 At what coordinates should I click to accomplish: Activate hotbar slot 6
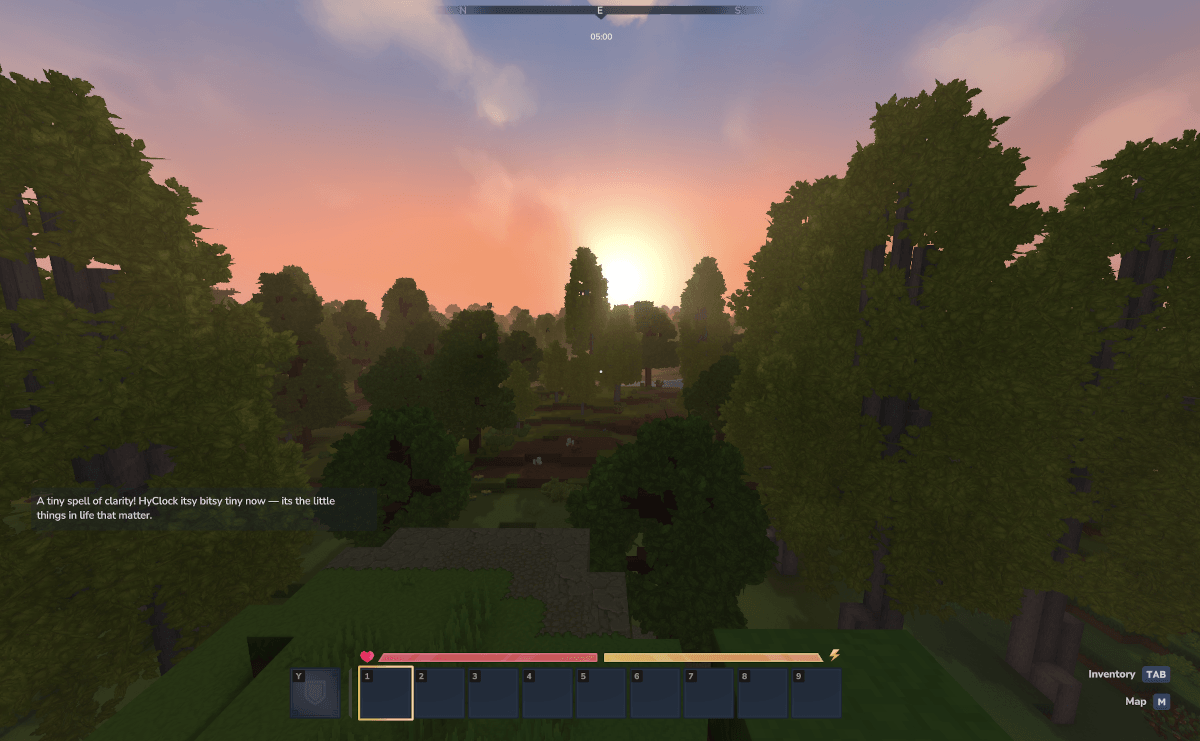point(656,693)
